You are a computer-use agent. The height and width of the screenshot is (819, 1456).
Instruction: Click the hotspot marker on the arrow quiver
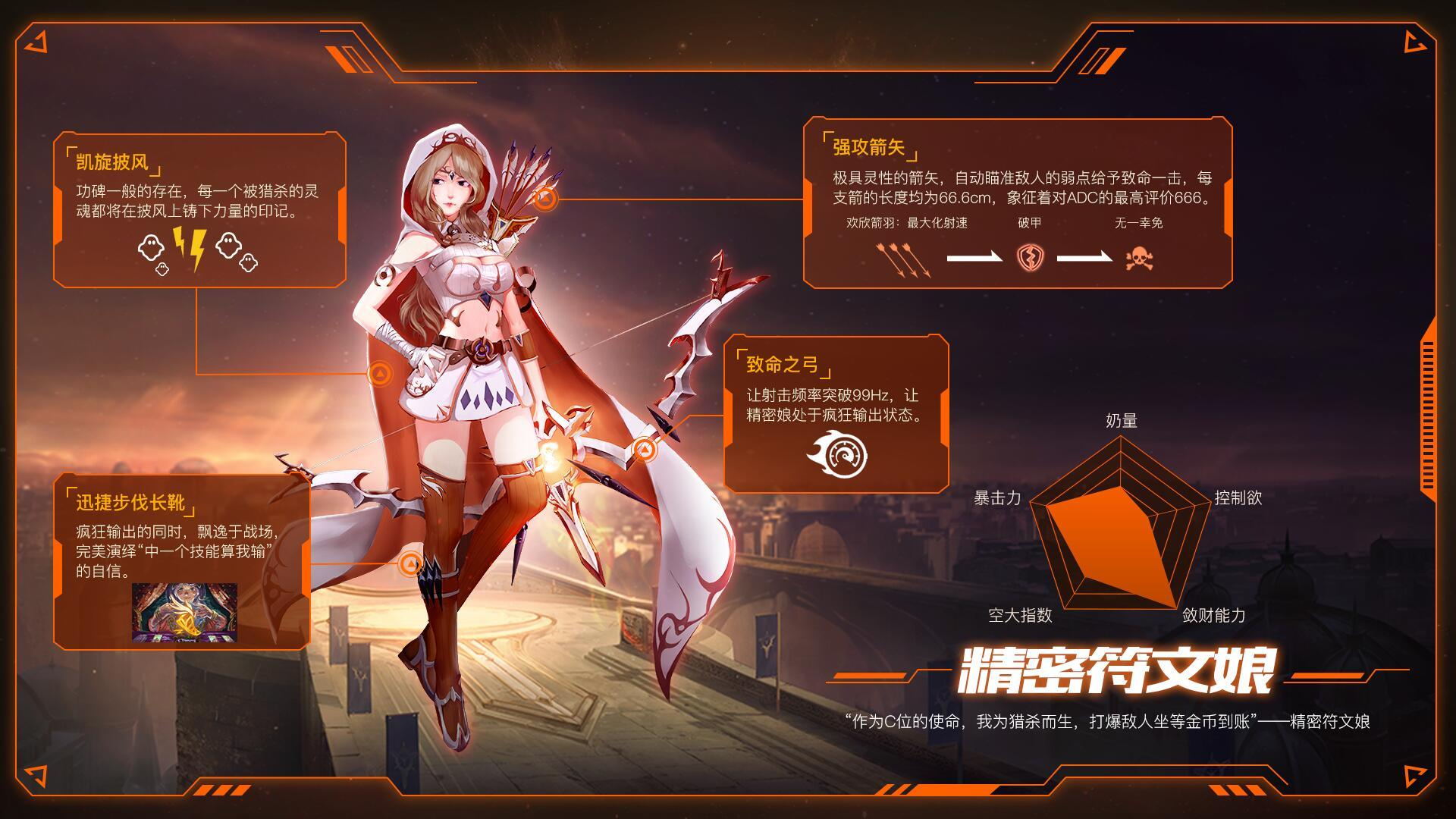point(545,199)
